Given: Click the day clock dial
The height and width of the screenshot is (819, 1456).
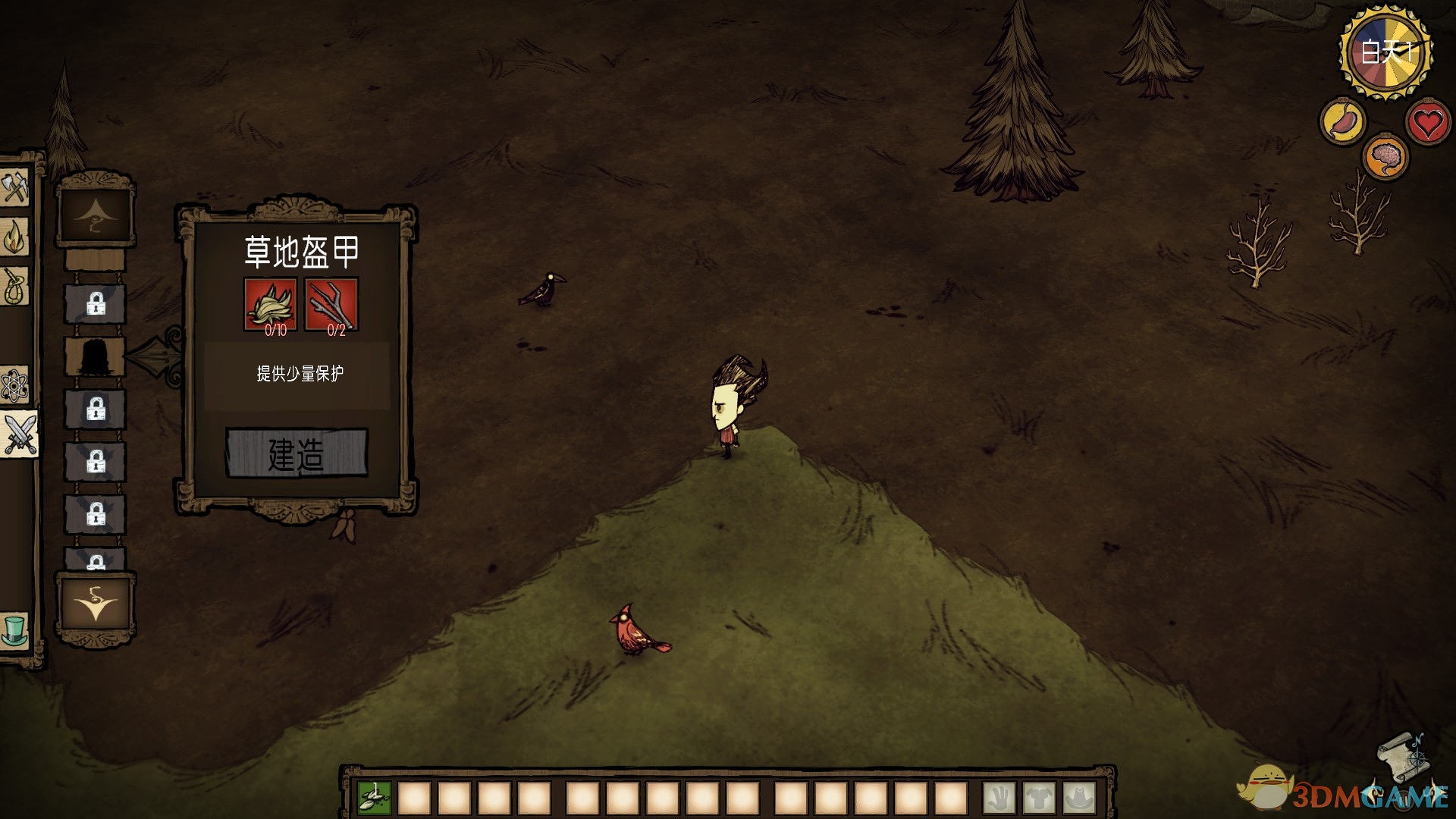Looking at the screenshot, I should 1385,52.
